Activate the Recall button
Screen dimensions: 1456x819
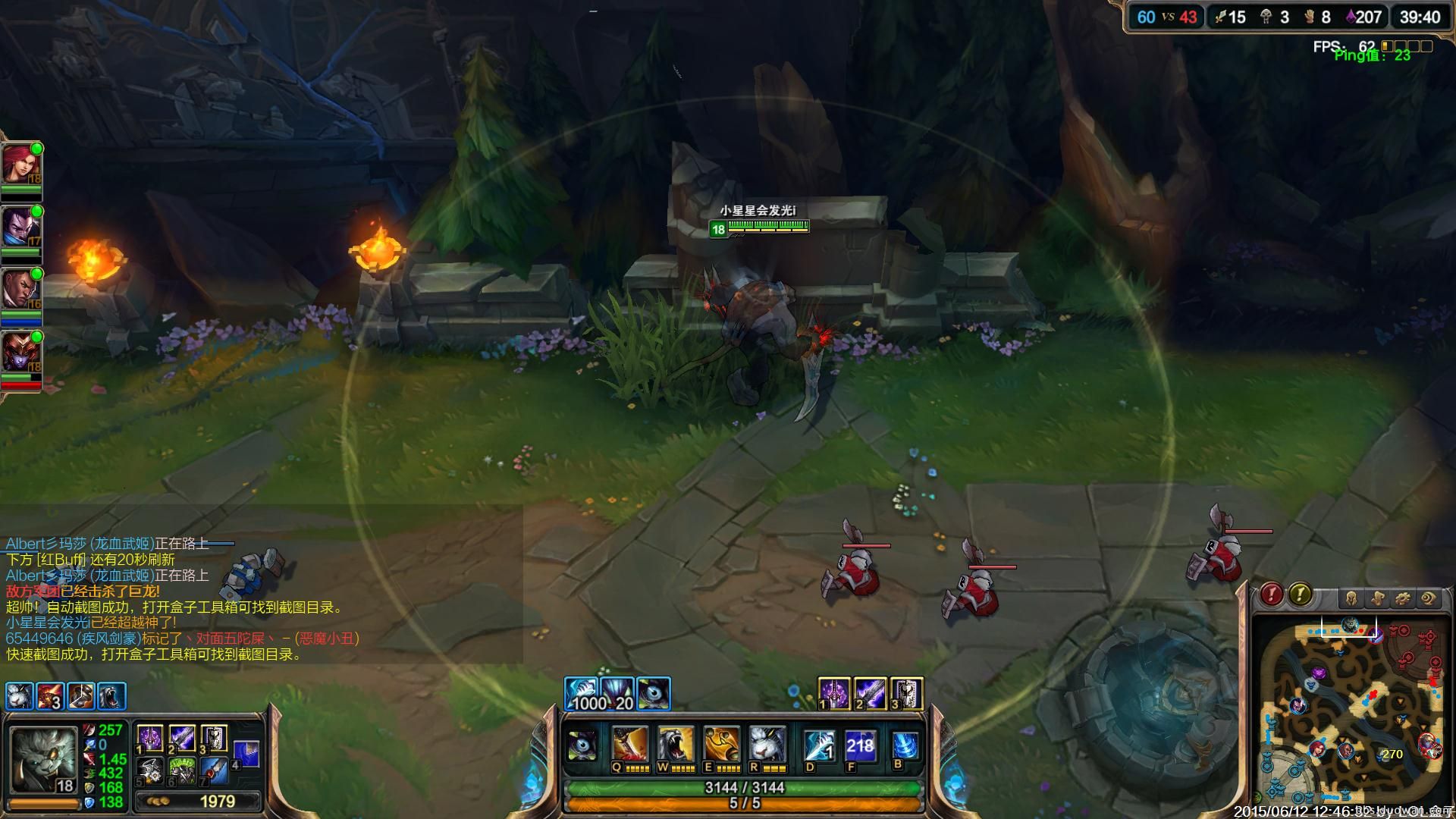905,745
